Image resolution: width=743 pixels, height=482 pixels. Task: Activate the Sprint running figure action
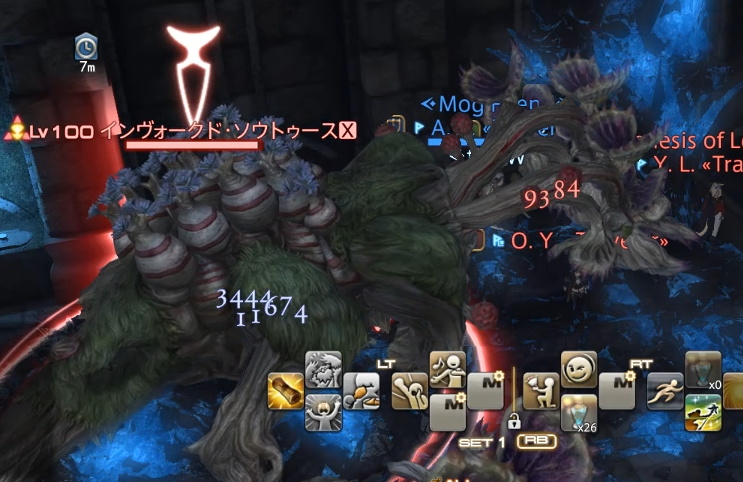coord(665,391)
